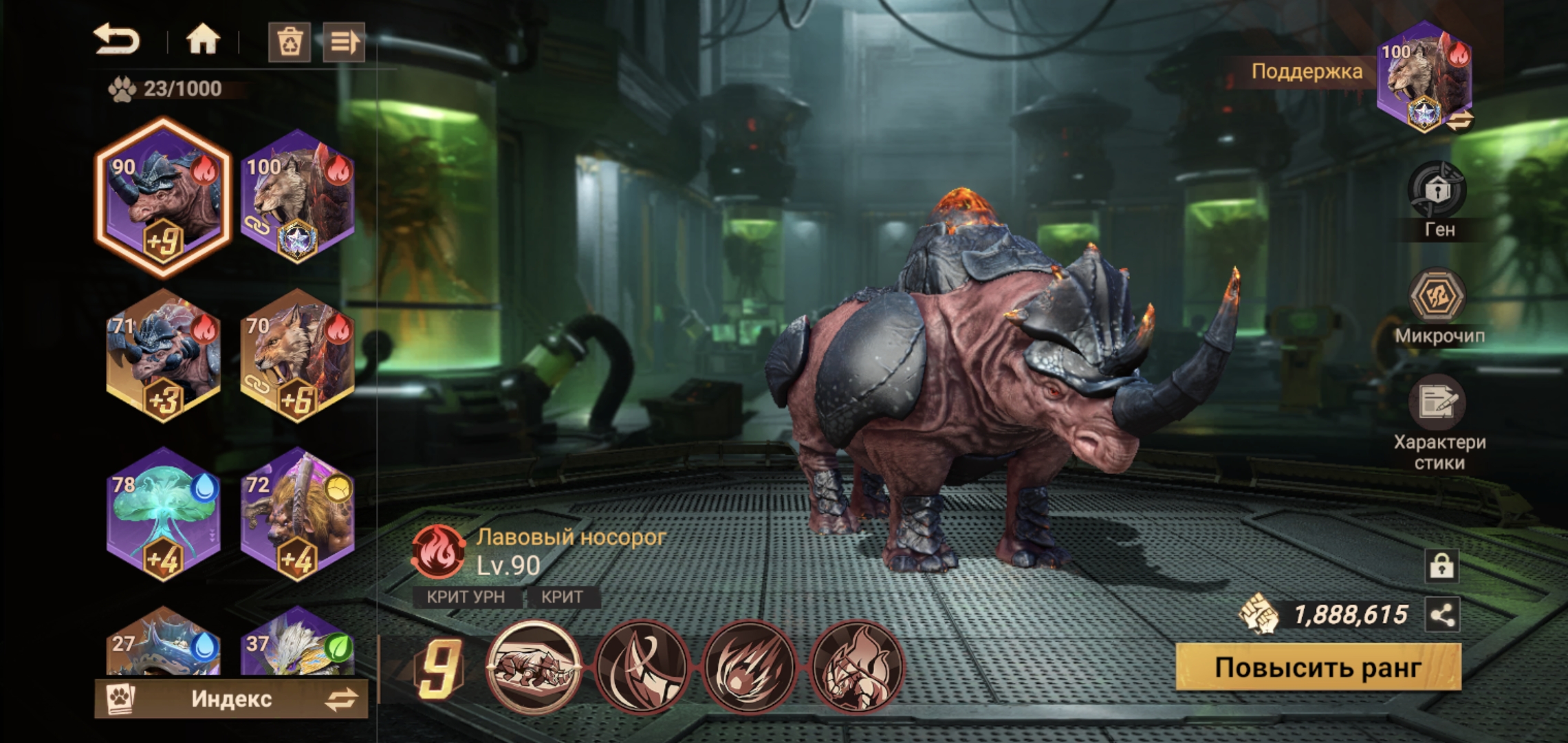Tap the Поддержка support beast portrait
Image resolution: width=1568 pixels, height=743 pixels.
pyautogui.click(x=1424, y=77)
